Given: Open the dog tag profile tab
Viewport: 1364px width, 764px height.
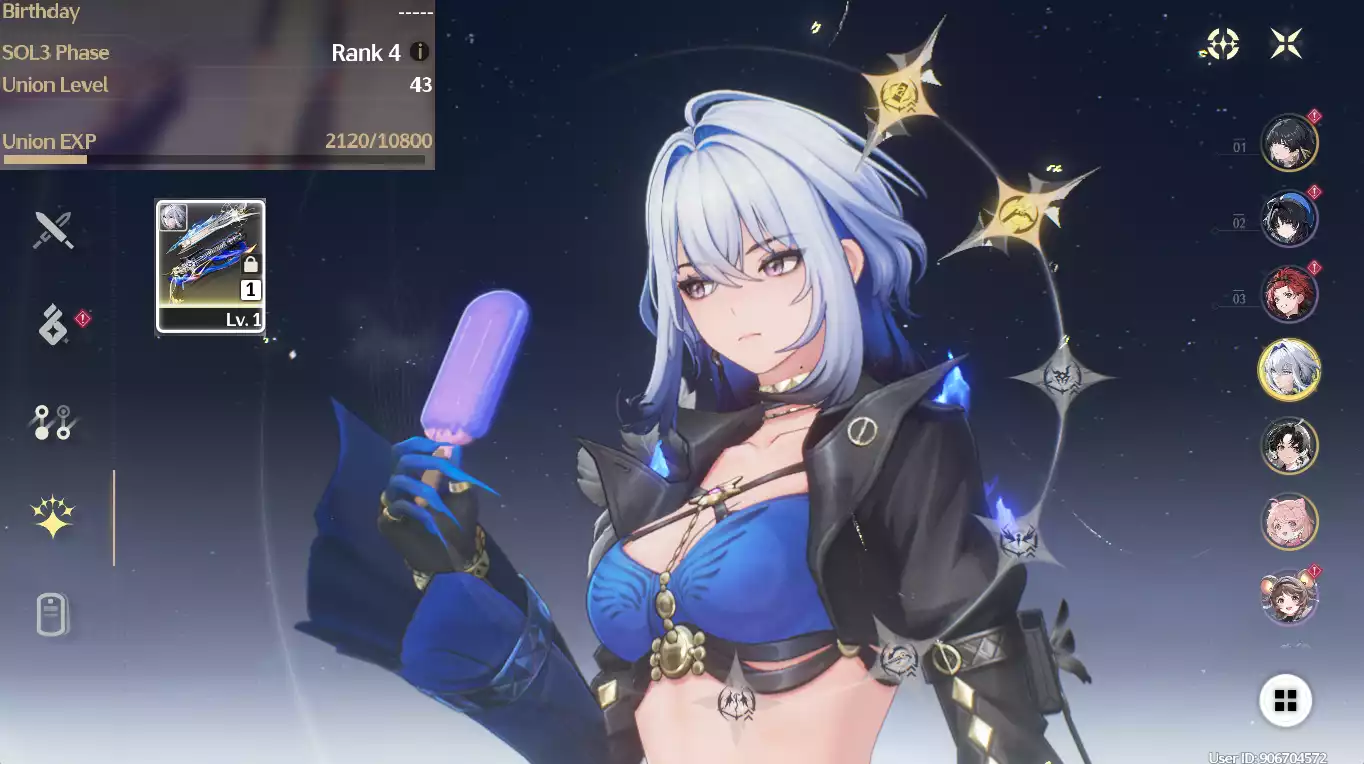Looking at the screenshot, I should click(x=53, y=614).
